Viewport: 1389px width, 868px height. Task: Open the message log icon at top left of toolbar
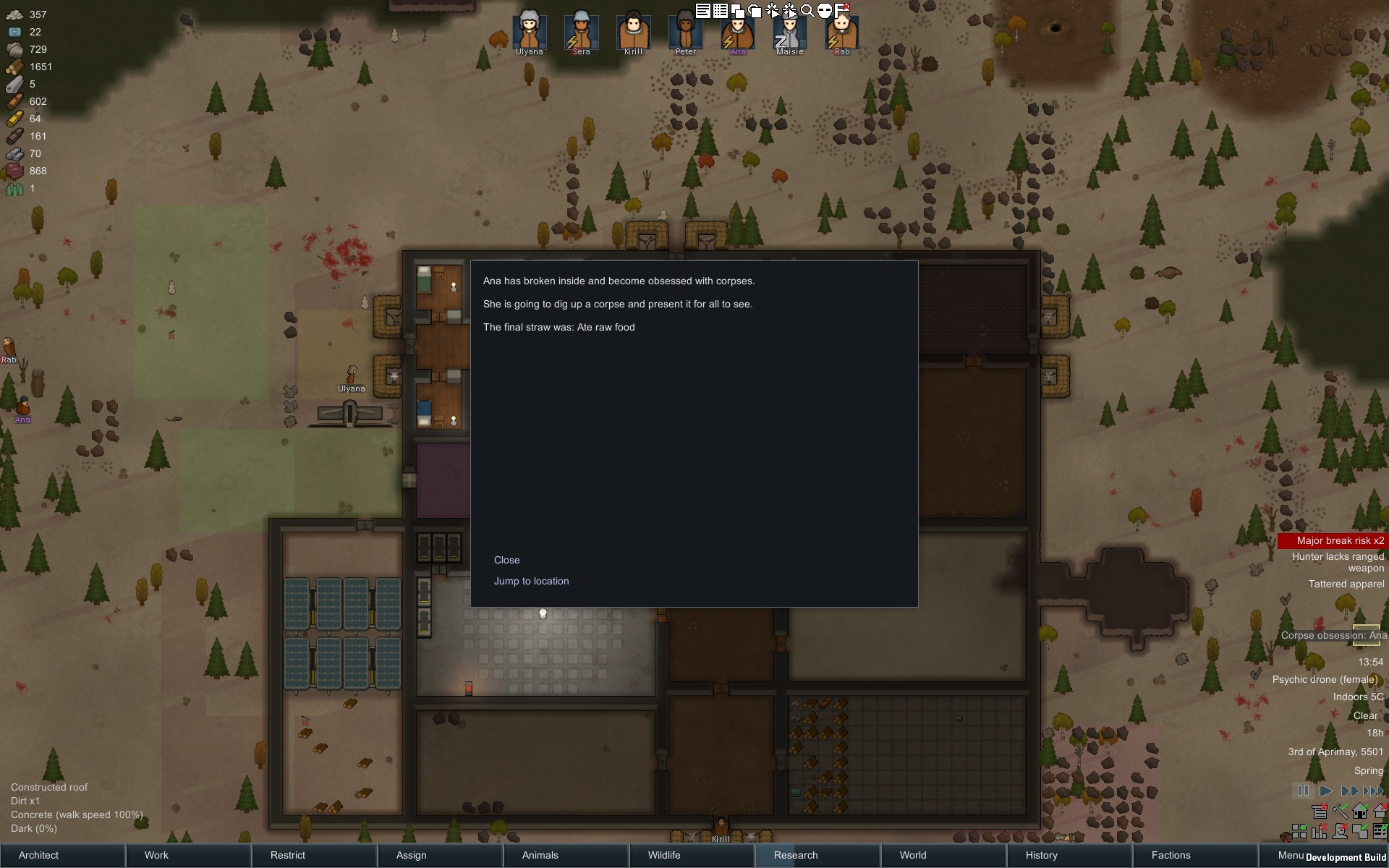pyautogui.click(x=702, y=10)
